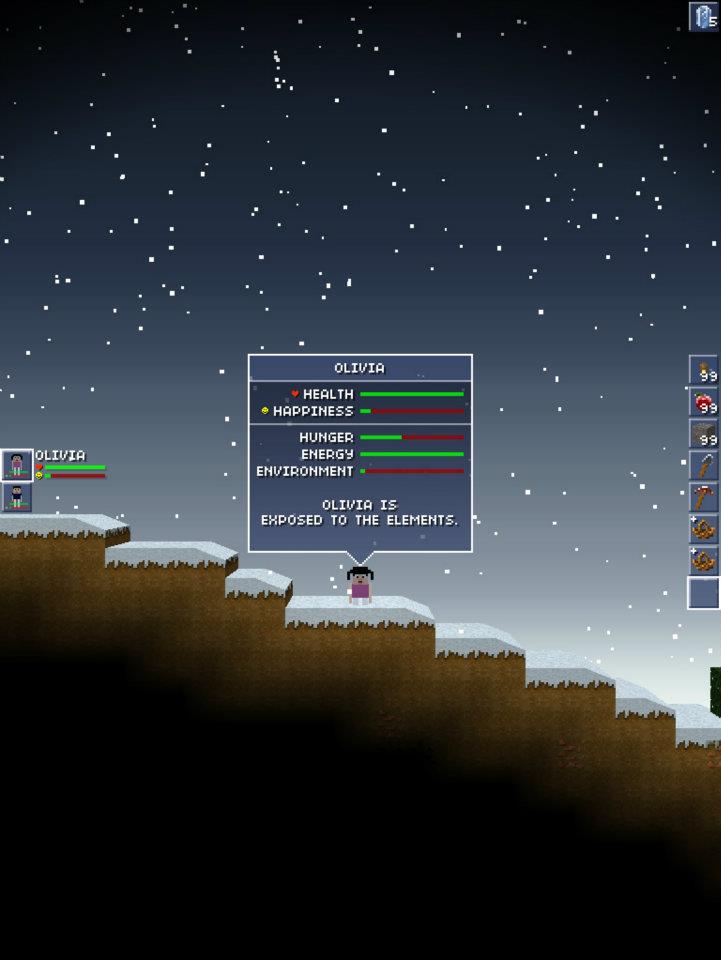This screenshot has height=960, width=721.
Task: Tap the empty highlighted inventory slot
Action: [x=704, y=593]
